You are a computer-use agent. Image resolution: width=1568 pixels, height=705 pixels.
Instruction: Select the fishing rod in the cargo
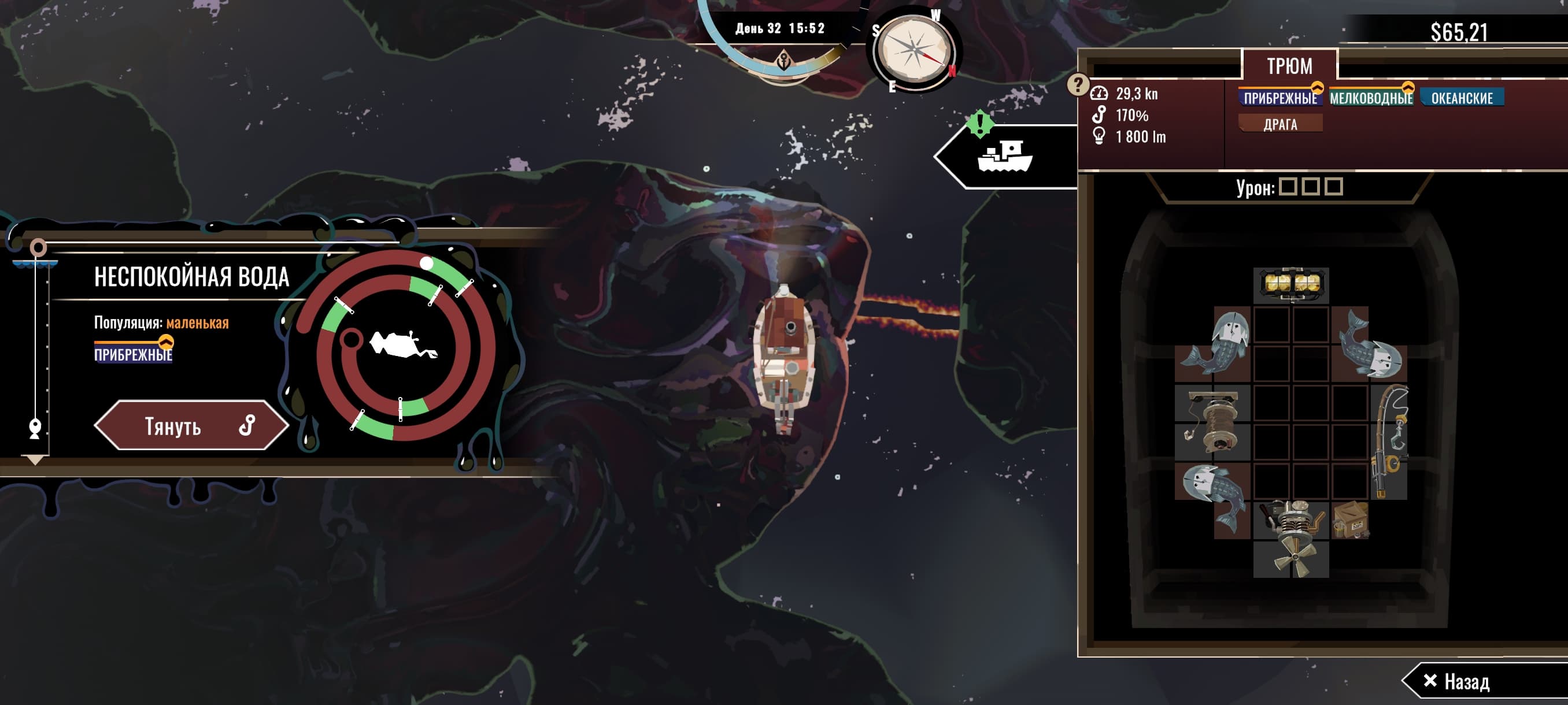[x=1389, y=441]
